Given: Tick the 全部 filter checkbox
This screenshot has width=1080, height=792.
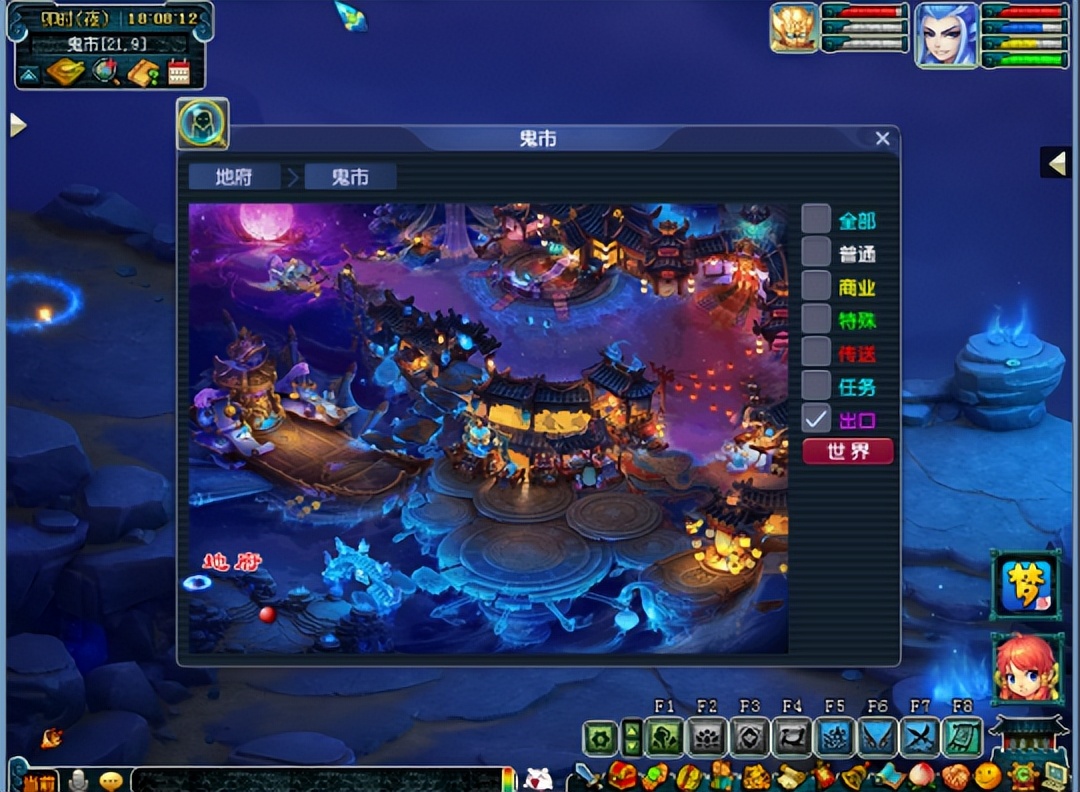Looking at the screenshot, I should (x=816, y=220).
